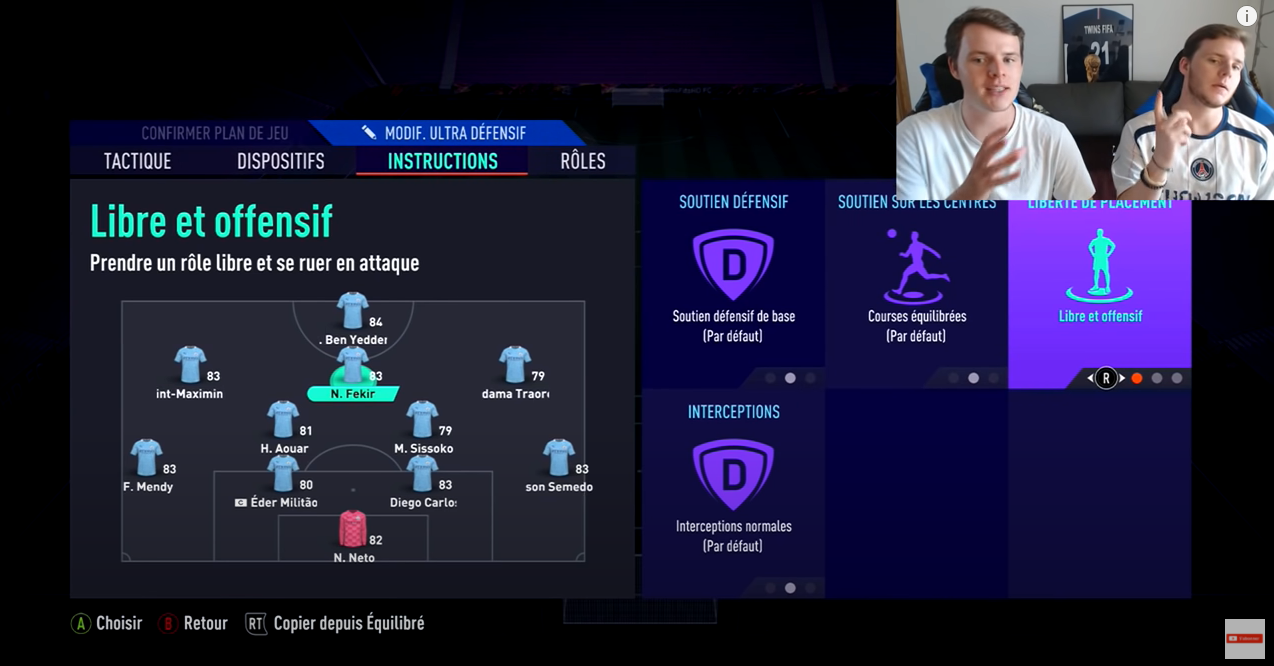Pick N. Fekir on the formation
1274x666 pixels.
tap(352, 366)
